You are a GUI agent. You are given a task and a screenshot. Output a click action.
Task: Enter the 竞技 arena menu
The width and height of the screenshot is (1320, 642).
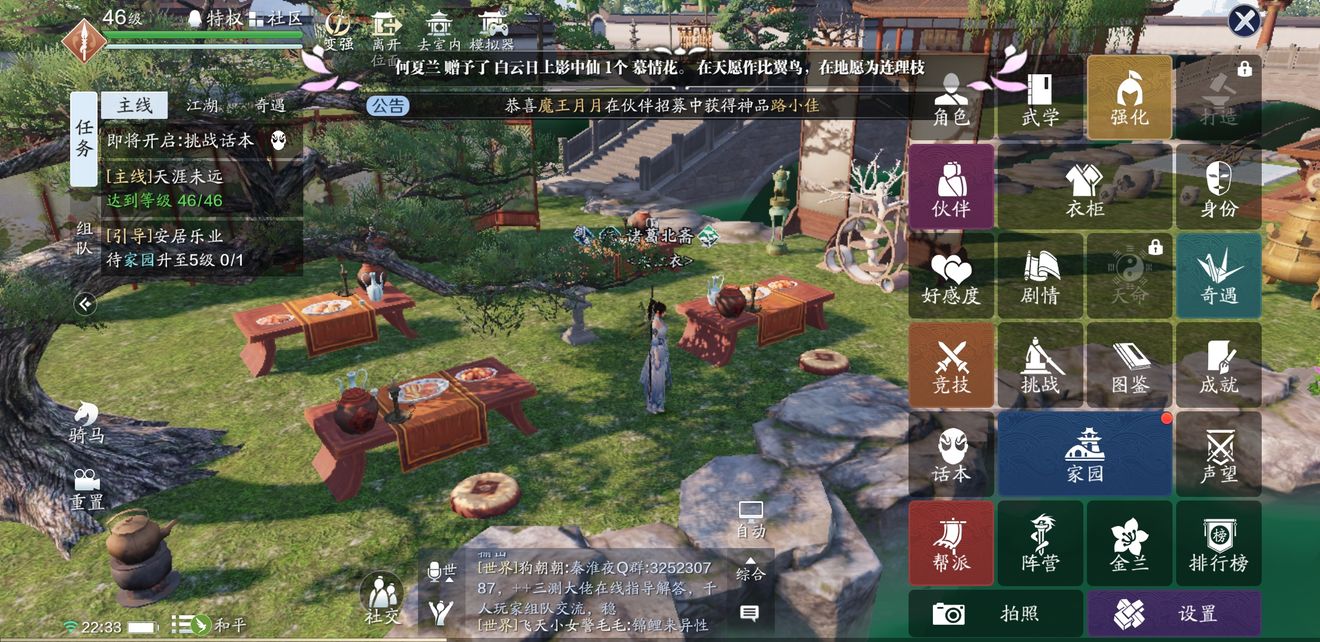[x=951, y=365]
